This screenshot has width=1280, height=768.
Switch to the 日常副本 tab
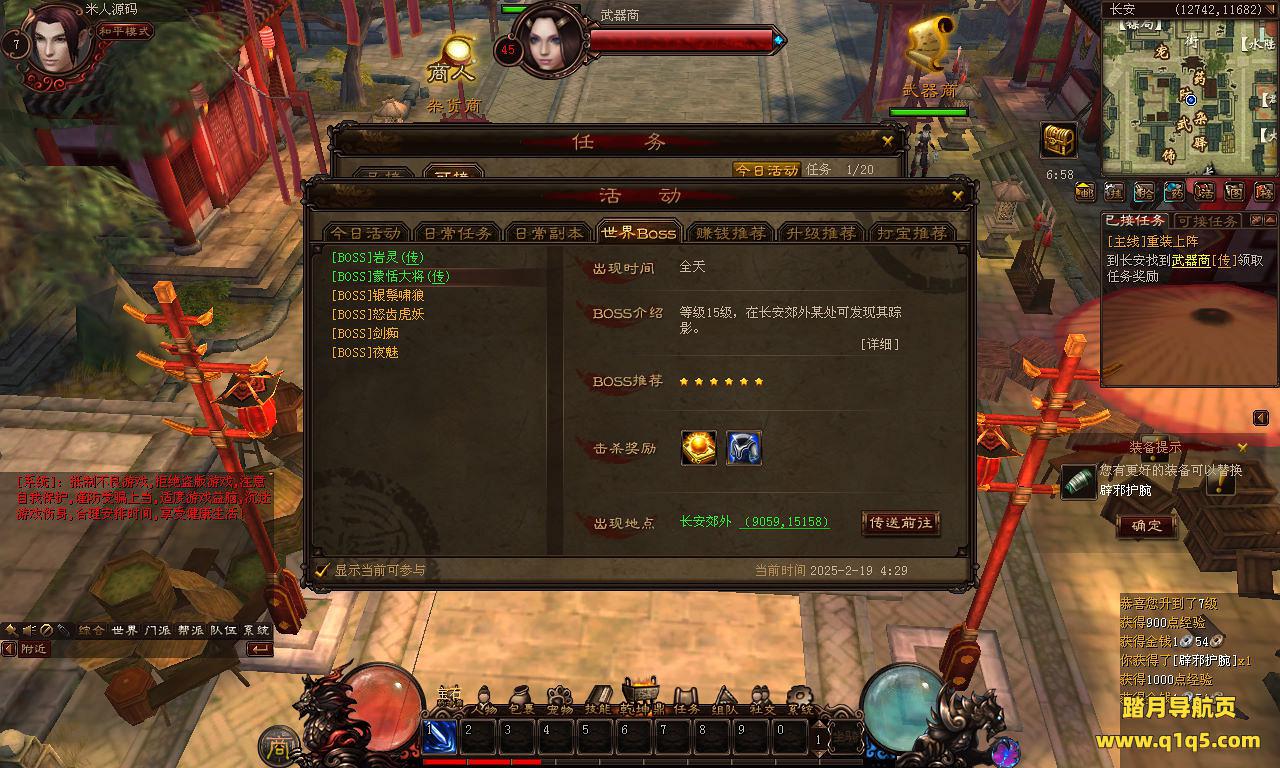[x=548, y=233]
